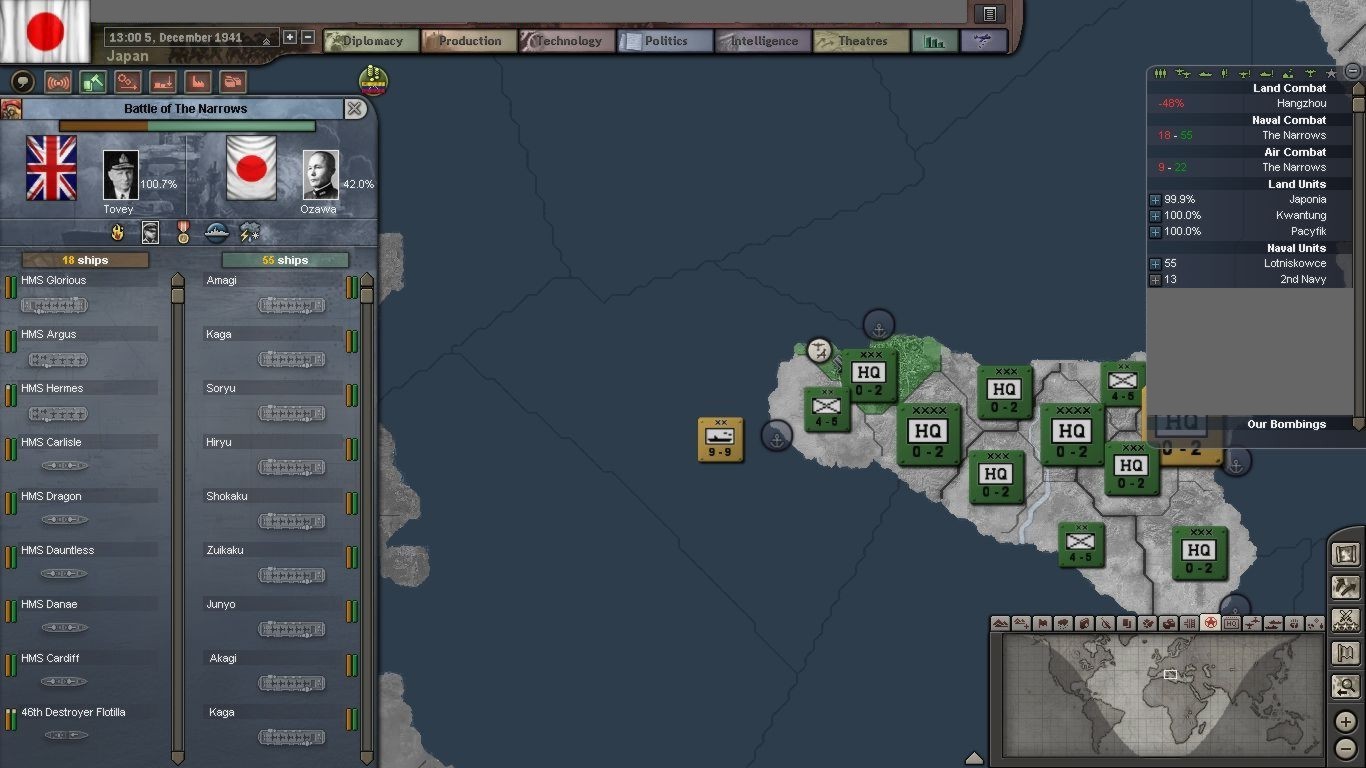Screen dimensions: 1366x768
Task: Open the Production tab
Action: tap(468, 41)
